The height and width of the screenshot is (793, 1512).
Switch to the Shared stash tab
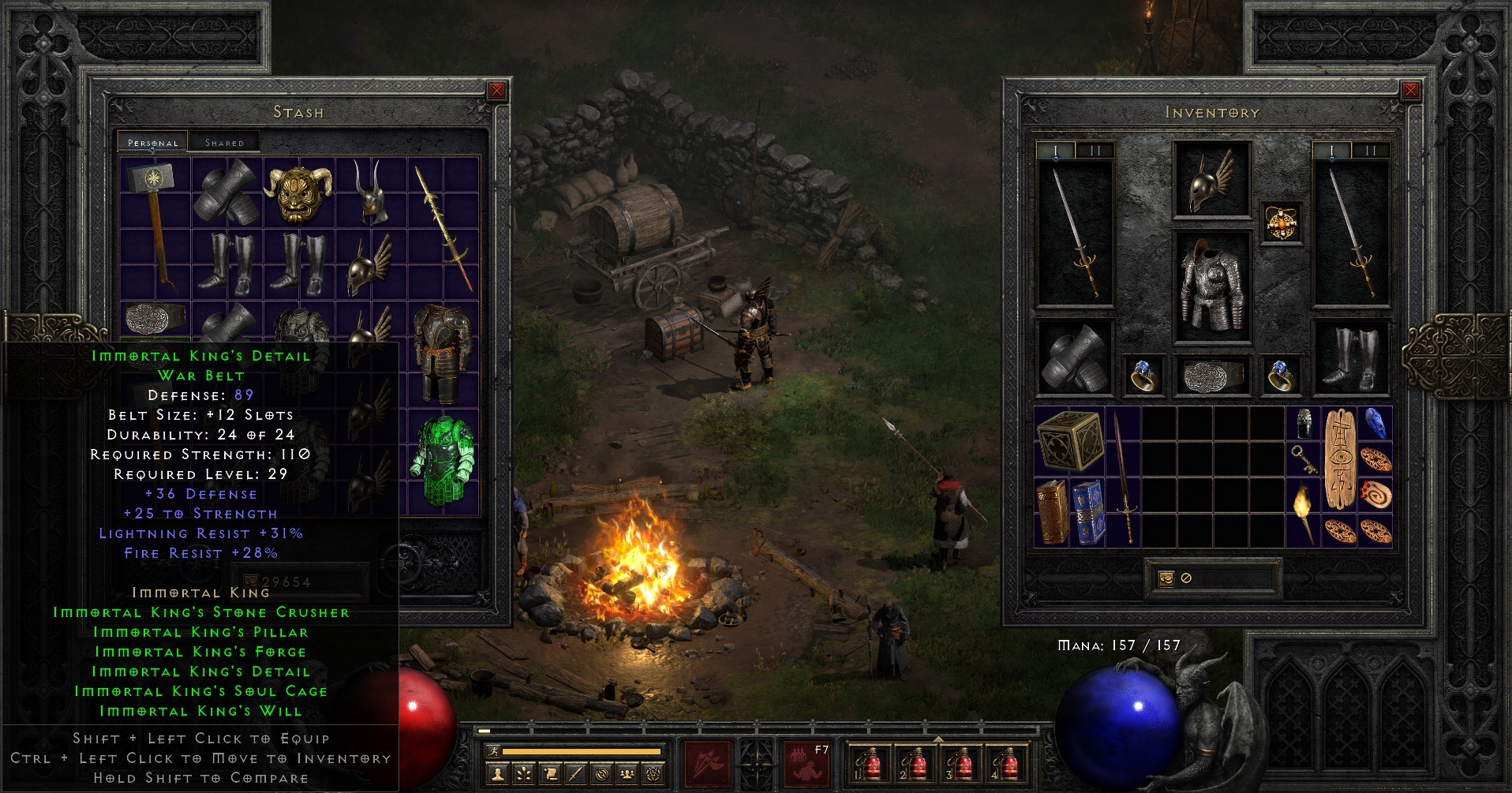225,142
